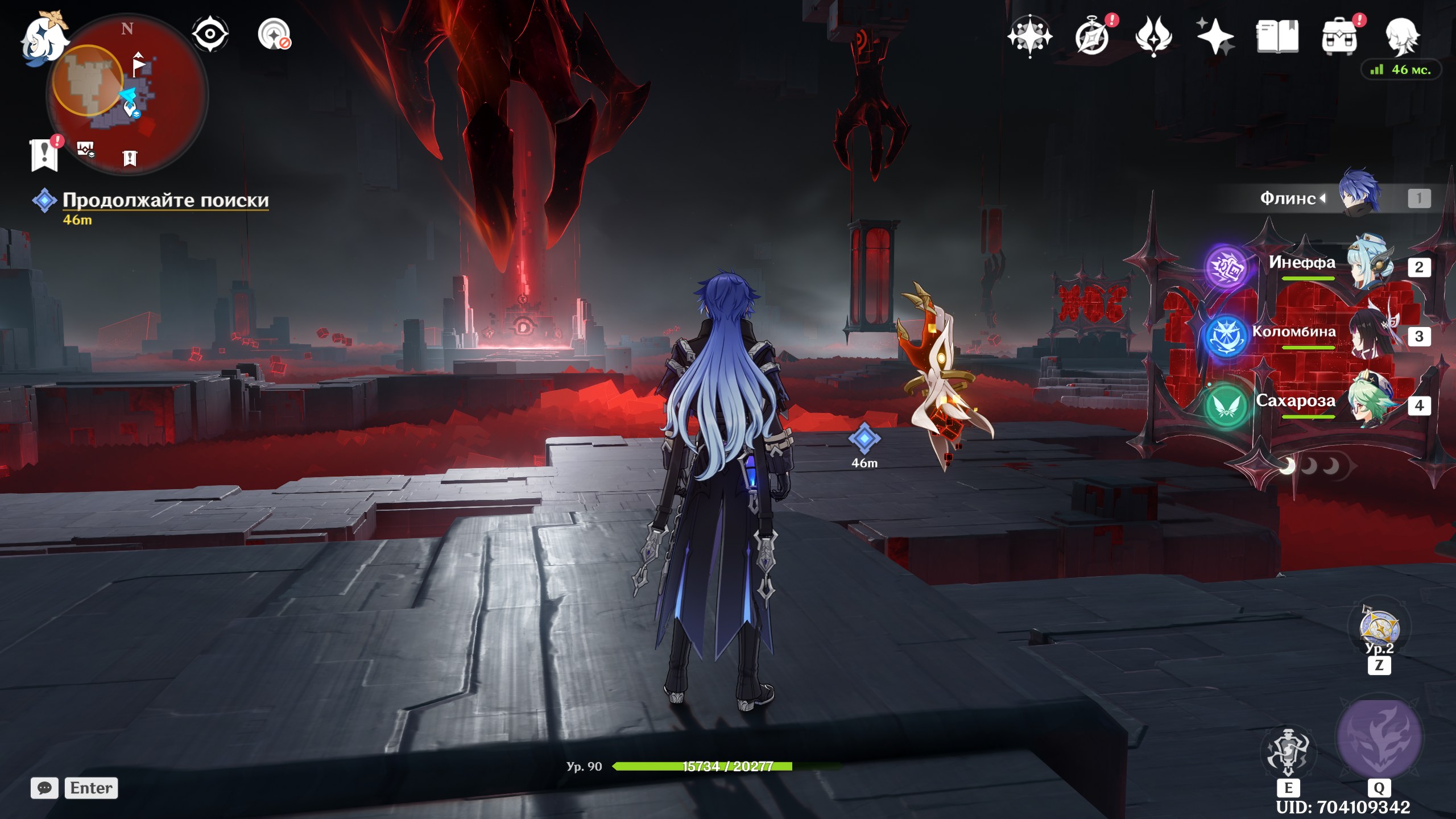Open the battle pass wings icon
Image resolution: width=1456 pixels, height=819 pixels.
point(1153,36)
